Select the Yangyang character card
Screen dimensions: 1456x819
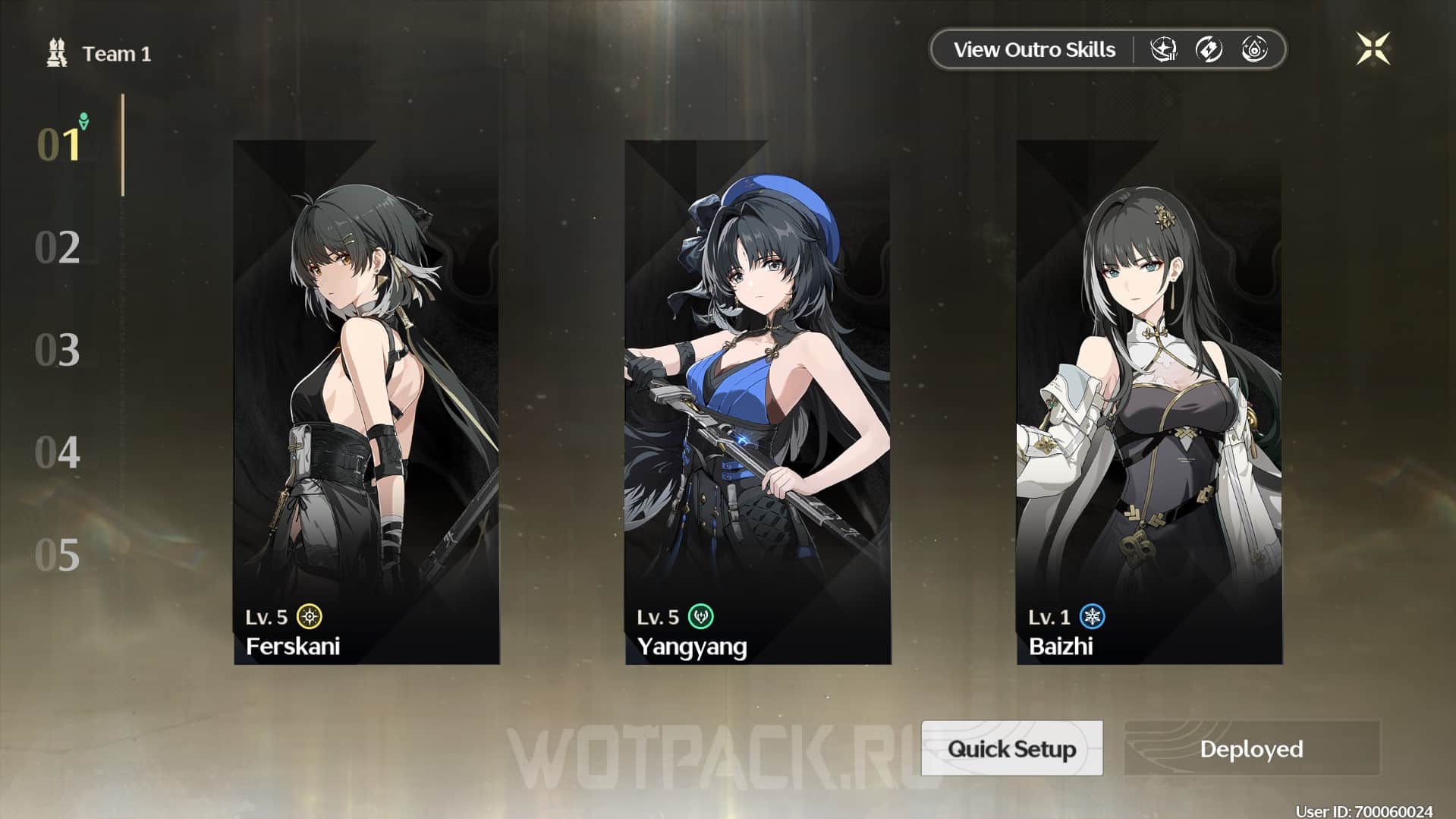(758, 402)
